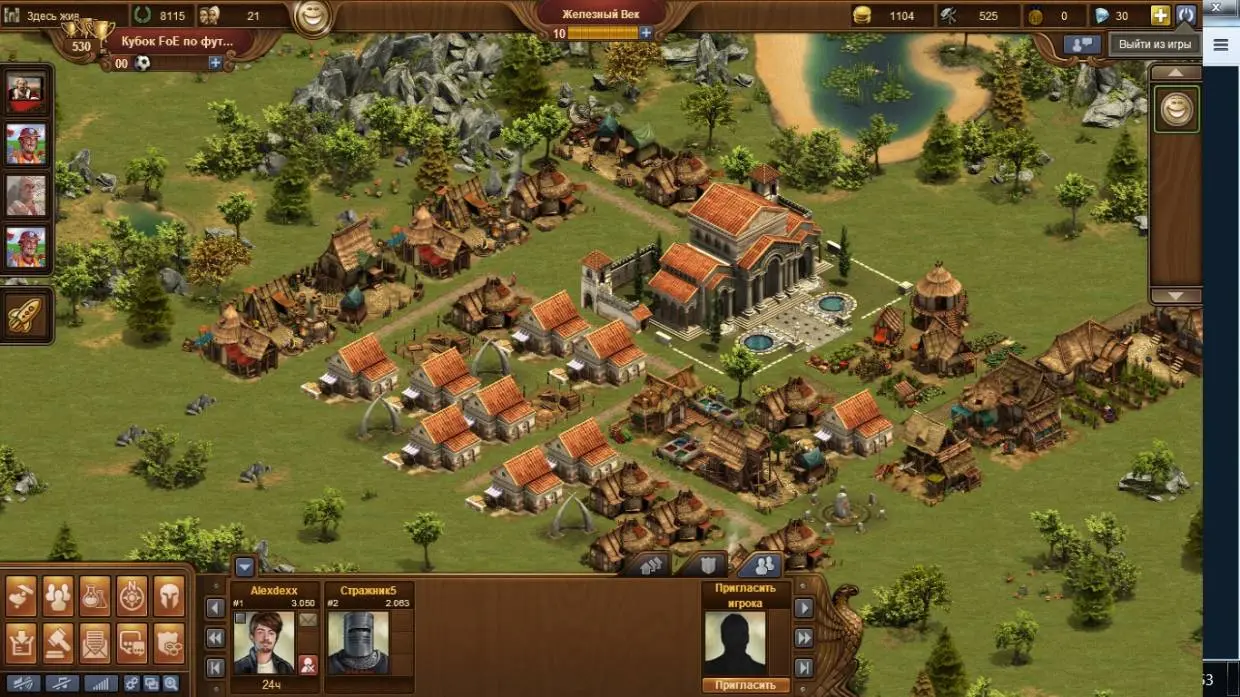Add forge points with the plus button
Screen dimensions: 1240x697
(x=646, y=33)
